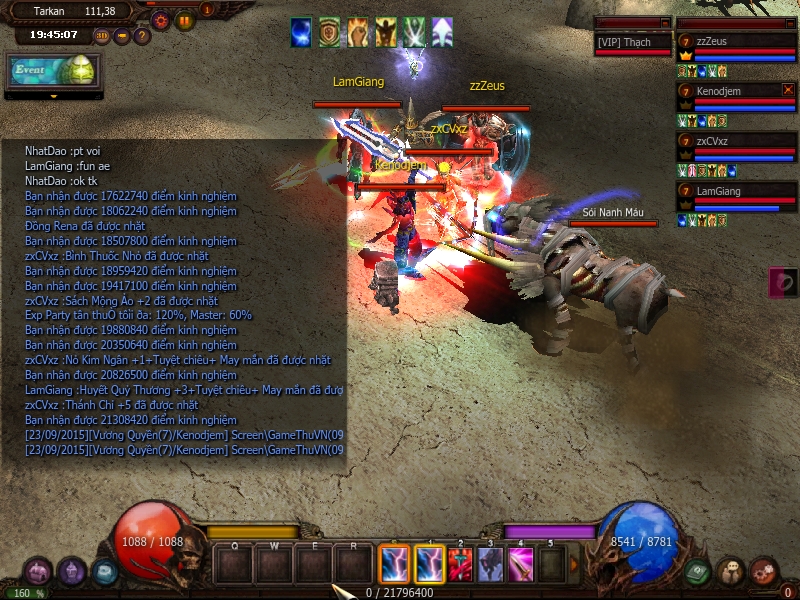This screenshot has height=600, width=800.
Task: Click the orange pause button
Action: click(x=185, y=19)
